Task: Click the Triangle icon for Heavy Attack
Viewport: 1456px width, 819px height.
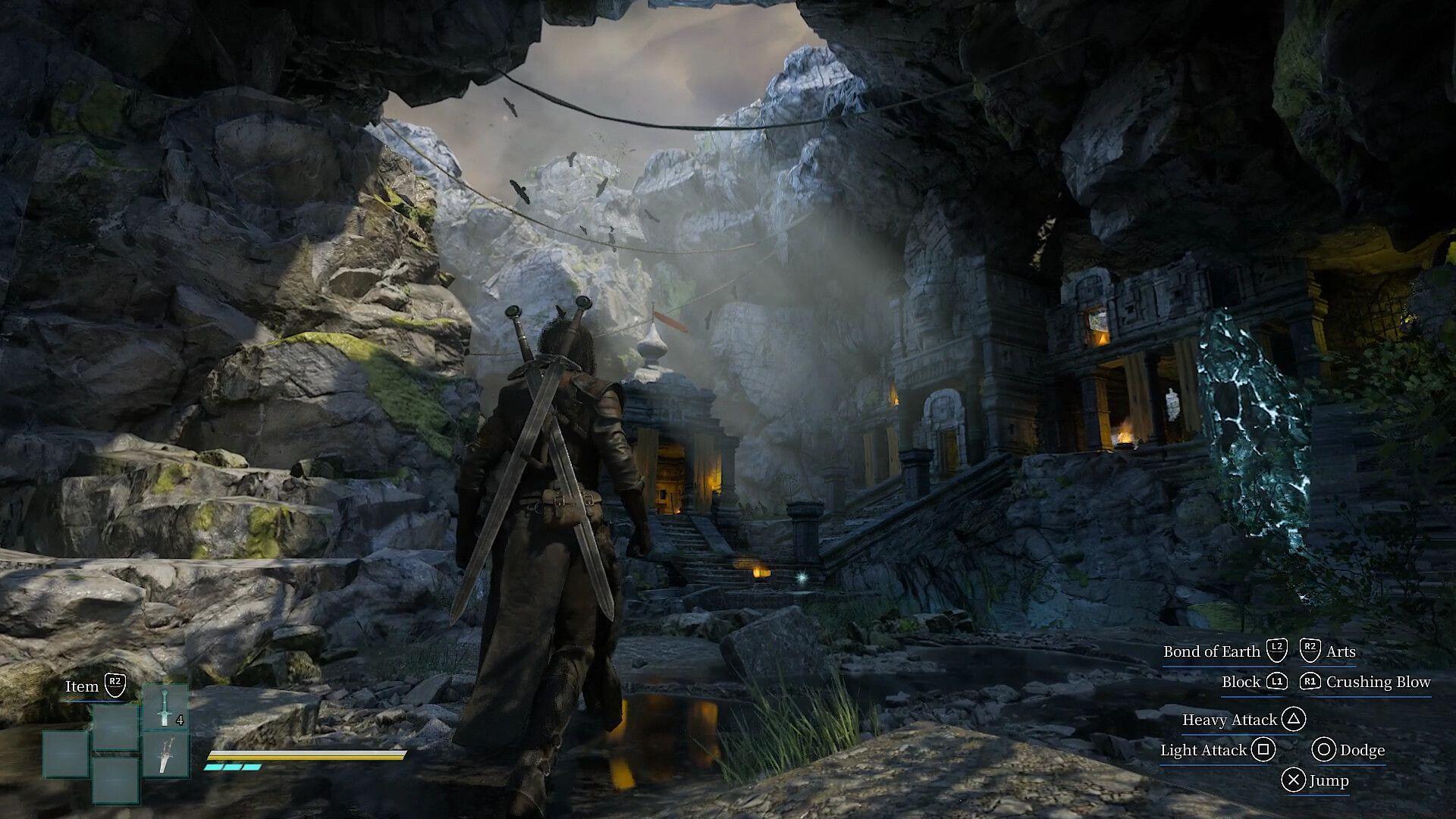Action: click(x=1294, y=720)
